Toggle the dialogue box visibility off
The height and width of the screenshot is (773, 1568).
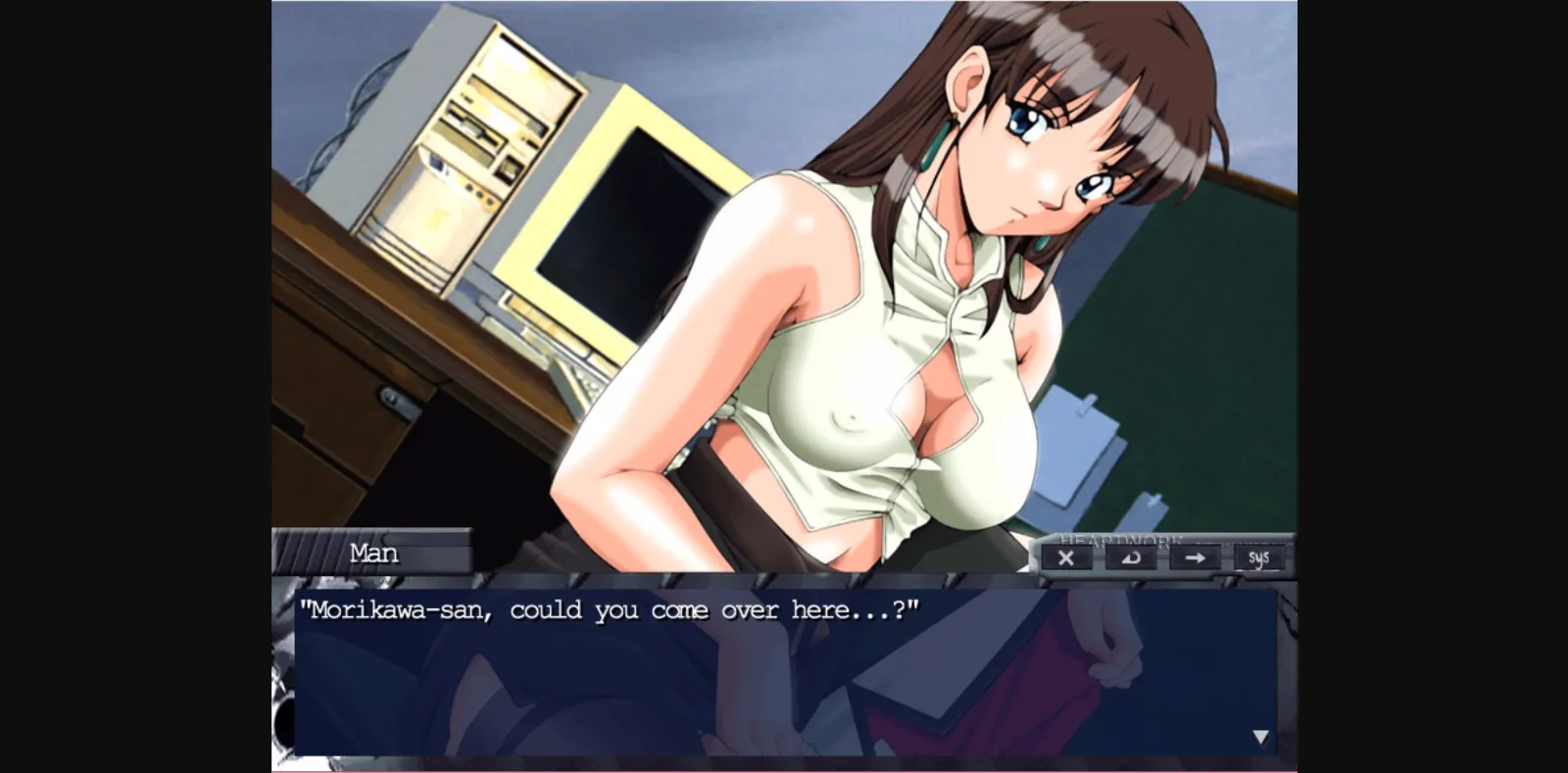click(1067, 557)
